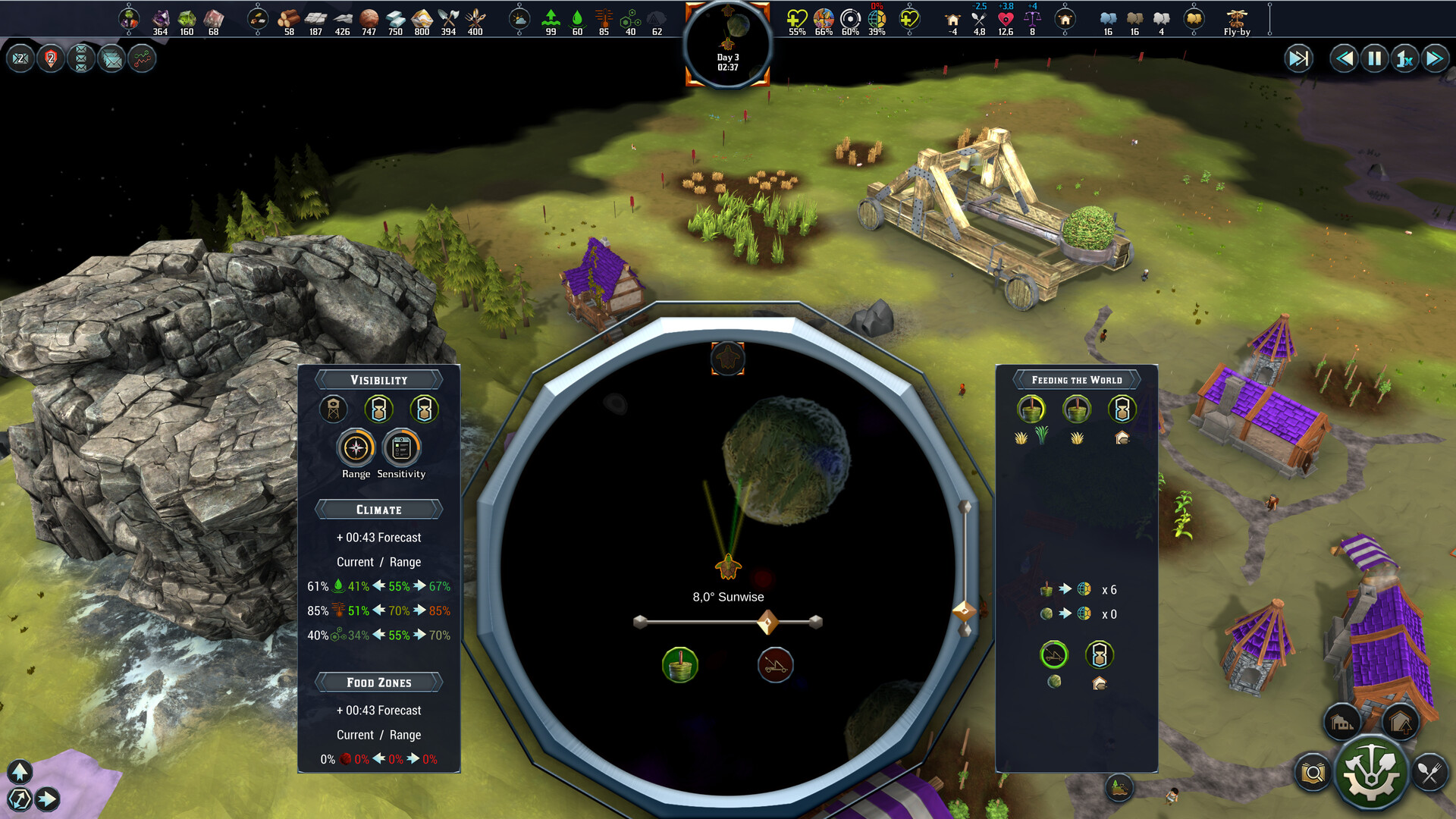Click the Sunwise angle slider handle

click(x=768, y=621)
